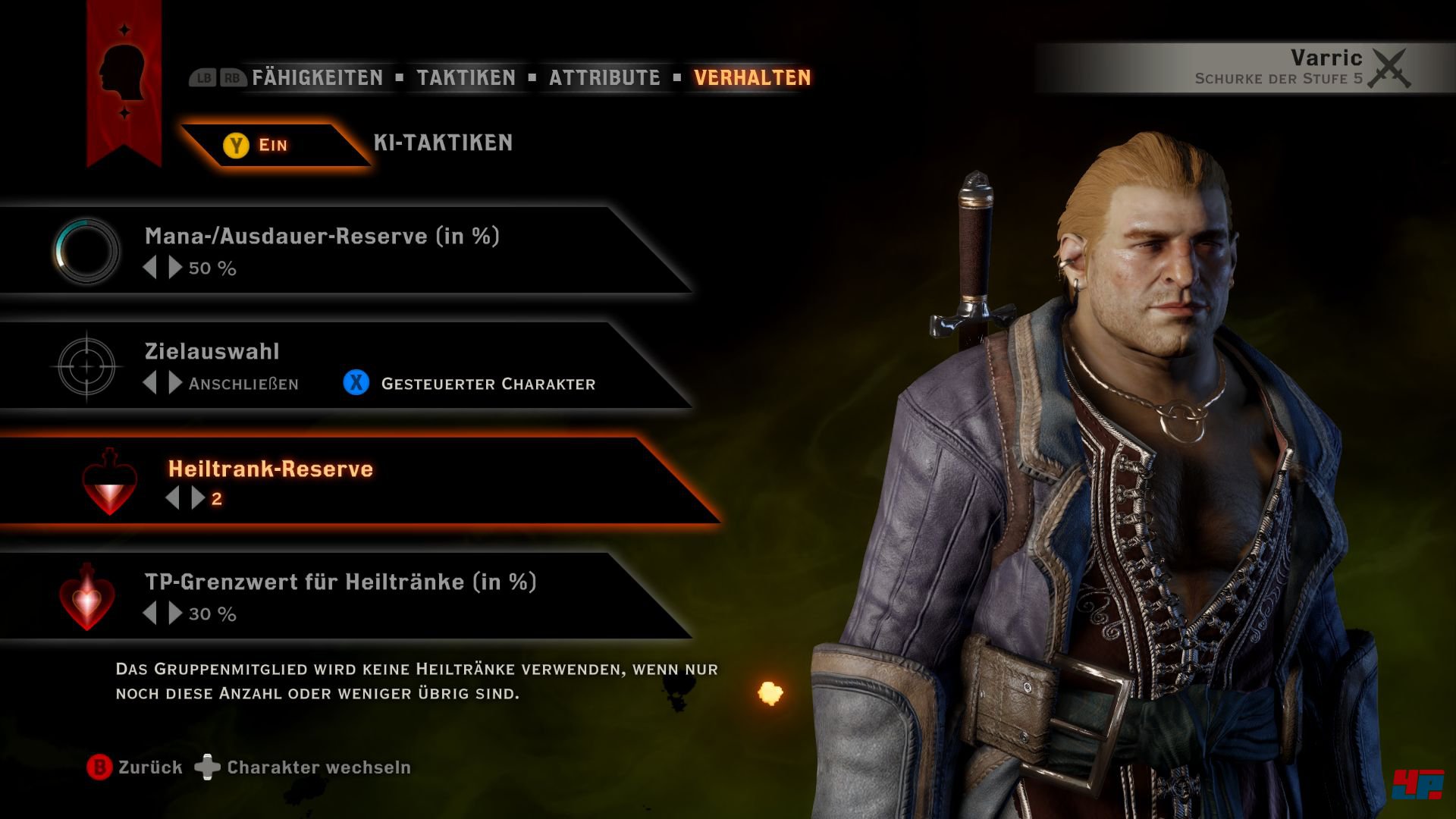
Task: Lower Heiltrank-Reserve with left arrow
Action: point(173,498)
